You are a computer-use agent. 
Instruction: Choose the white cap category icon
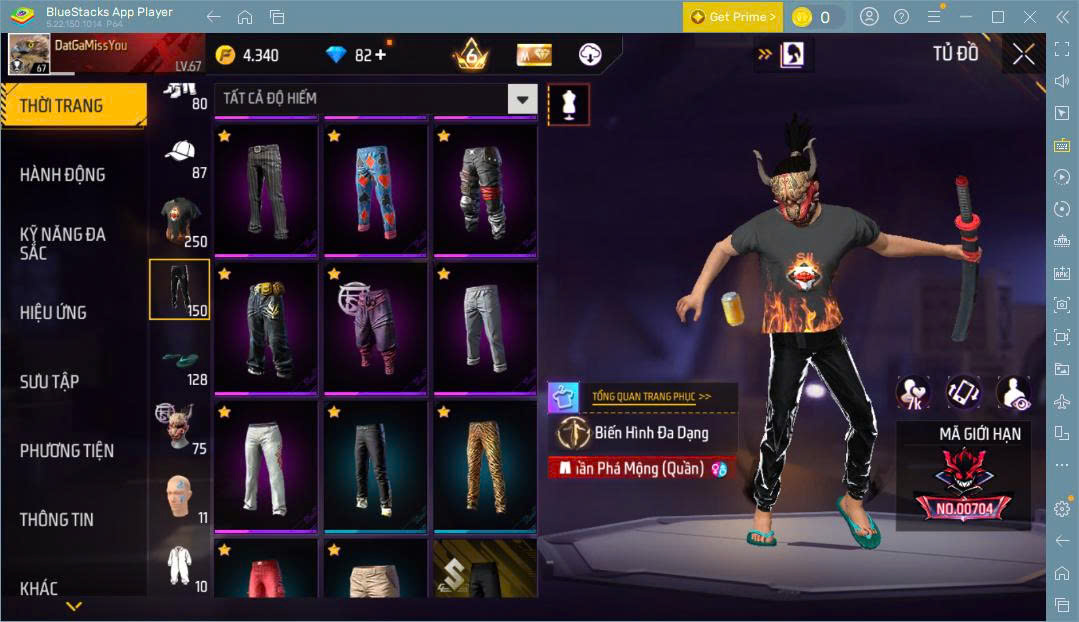coord(180,155)
